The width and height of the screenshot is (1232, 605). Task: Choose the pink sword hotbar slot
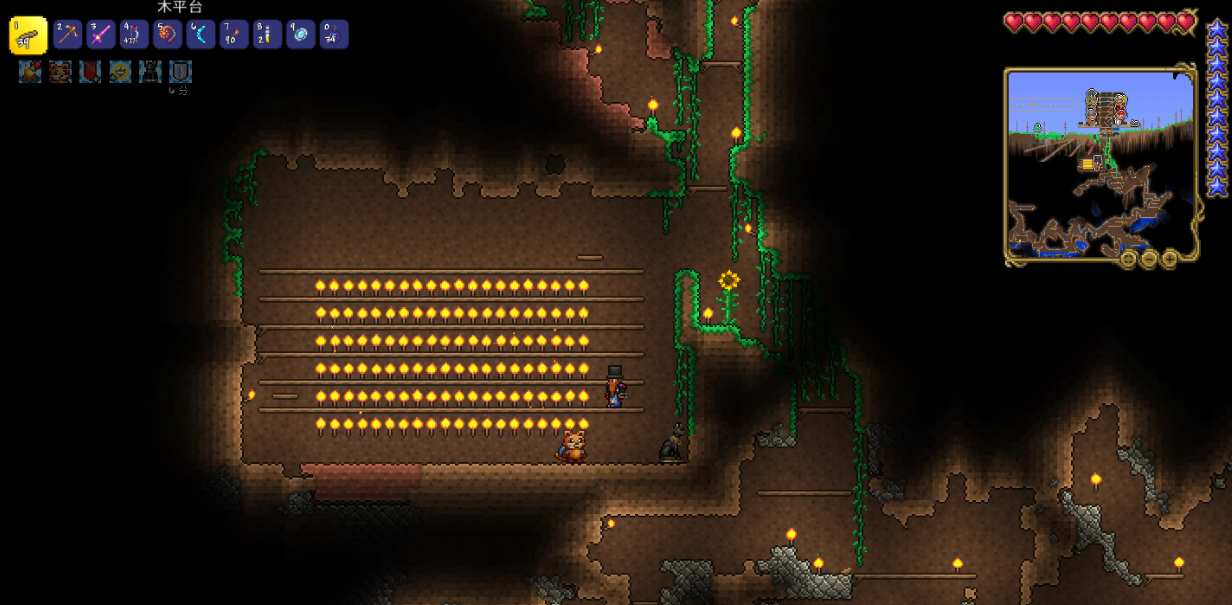(x=101, y=35)
